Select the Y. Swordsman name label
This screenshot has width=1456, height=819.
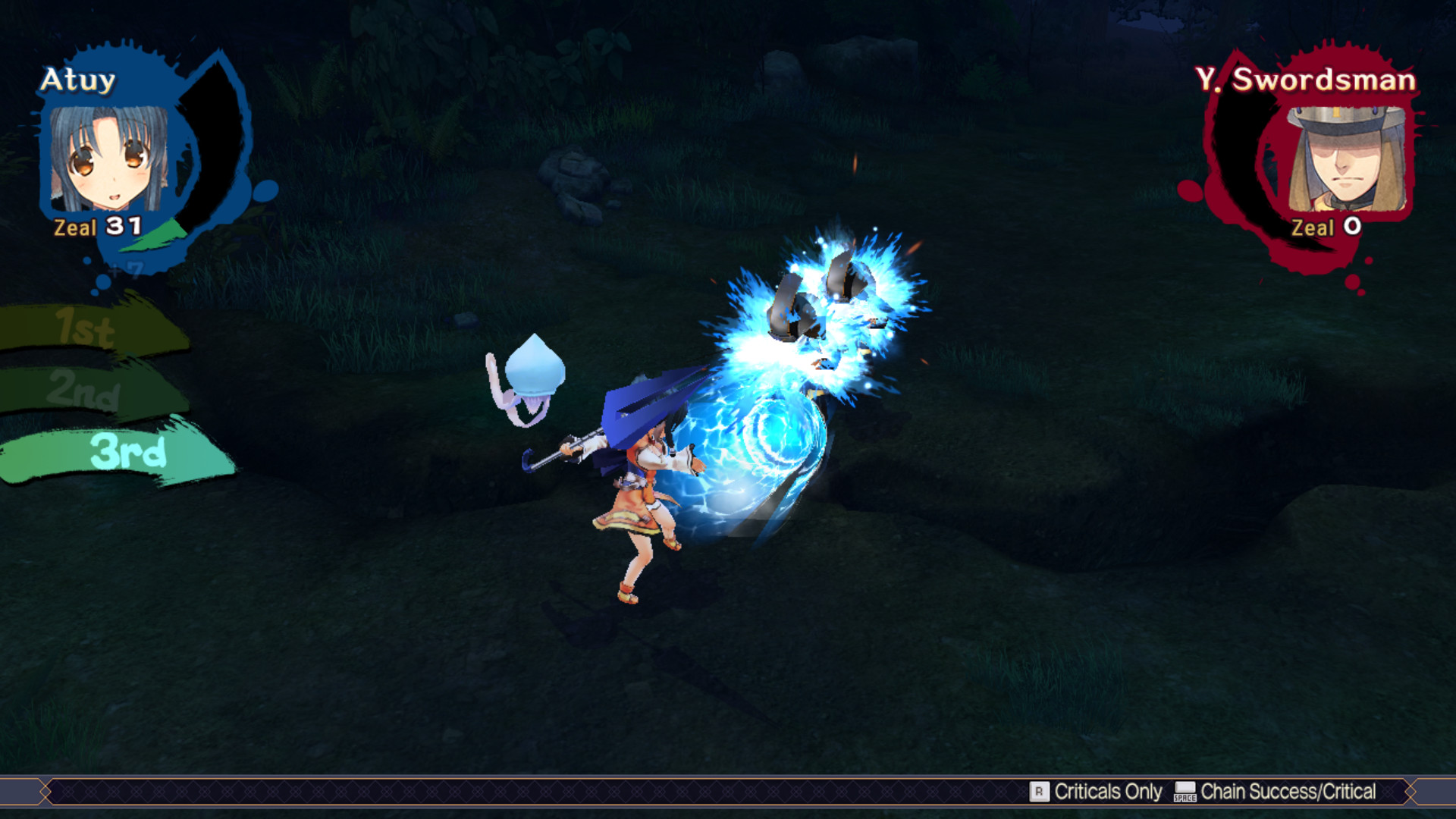click(x=1306, y=78)
